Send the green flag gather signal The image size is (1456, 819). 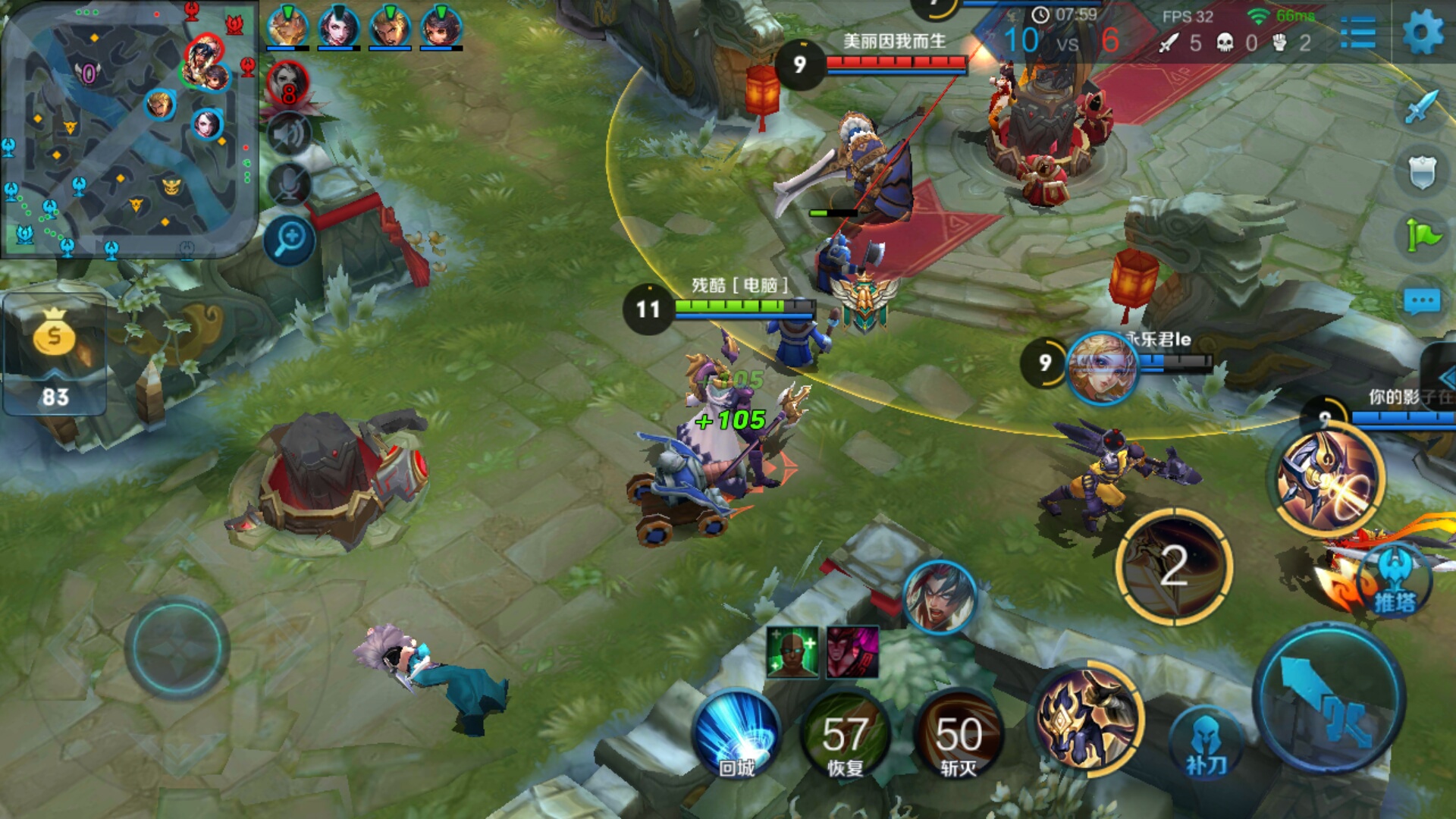(x=1421, y=235)
